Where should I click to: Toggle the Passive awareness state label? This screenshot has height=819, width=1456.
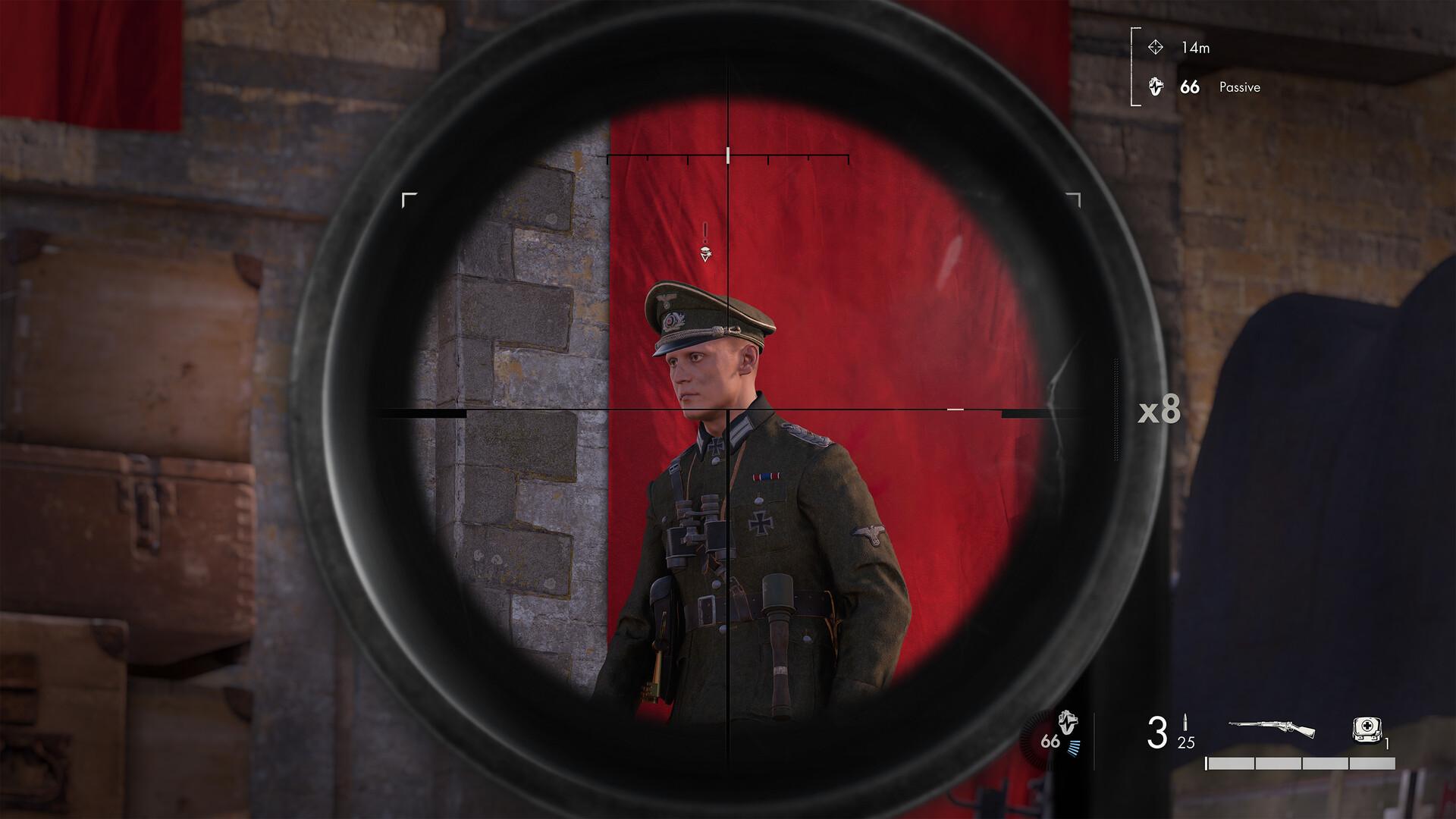tap(1239, 88)
